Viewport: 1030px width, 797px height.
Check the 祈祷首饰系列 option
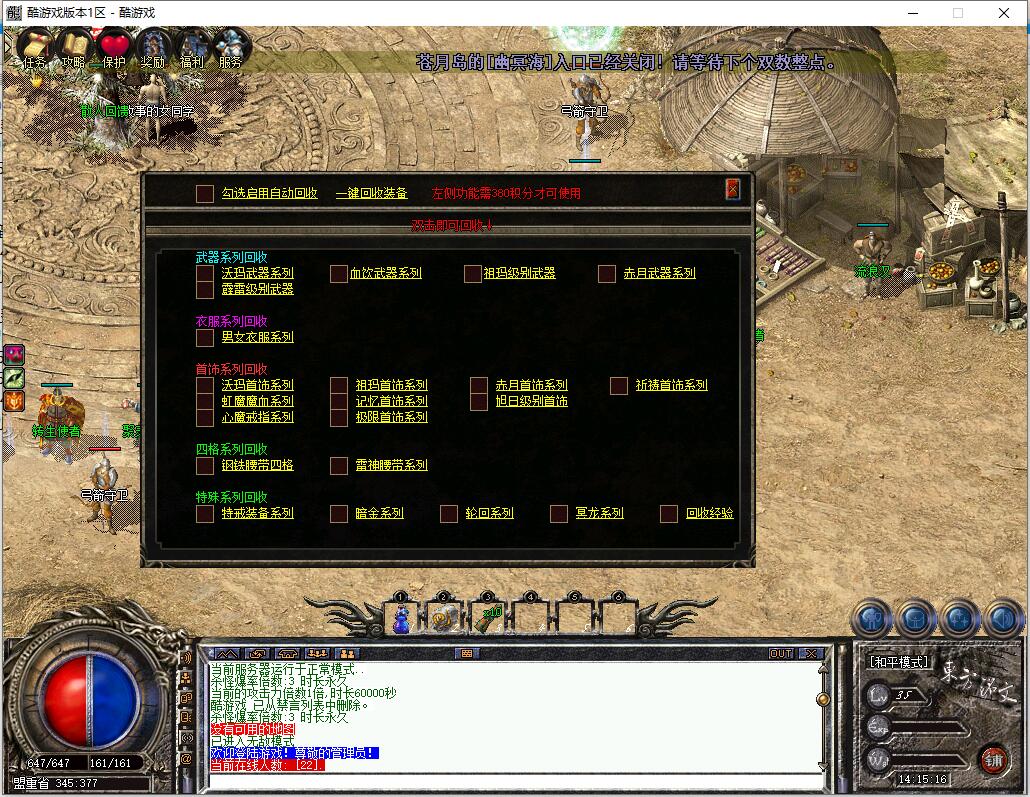(x=619, y=385)
